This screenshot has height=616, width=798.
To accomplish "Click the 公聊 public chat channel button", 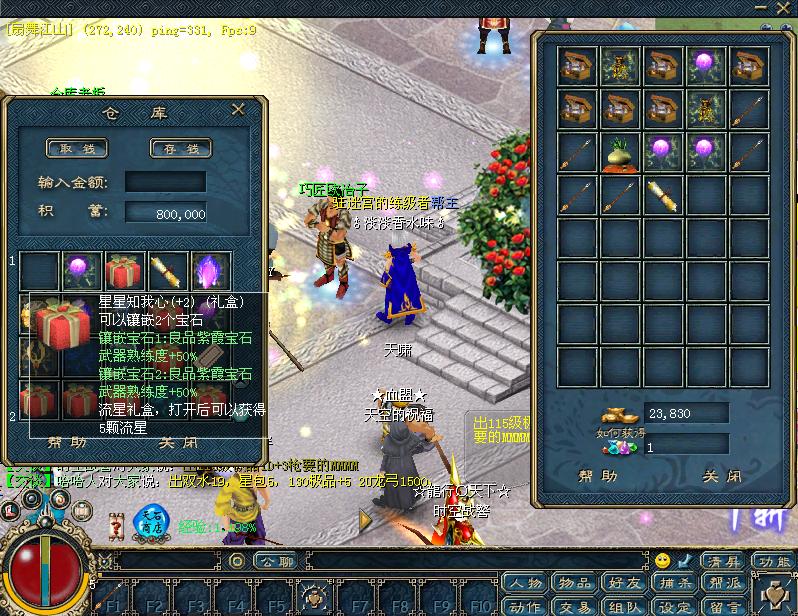I will click(274, 560).
